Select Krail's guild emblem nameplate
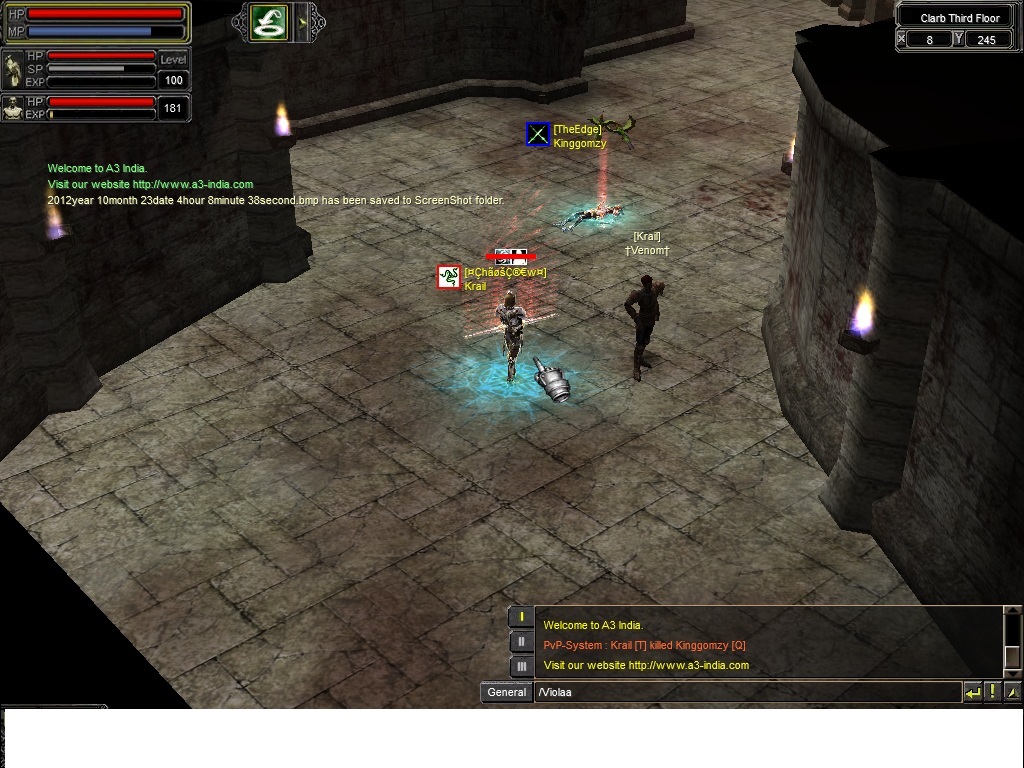The image size is (1024, 768). (449, 277)
